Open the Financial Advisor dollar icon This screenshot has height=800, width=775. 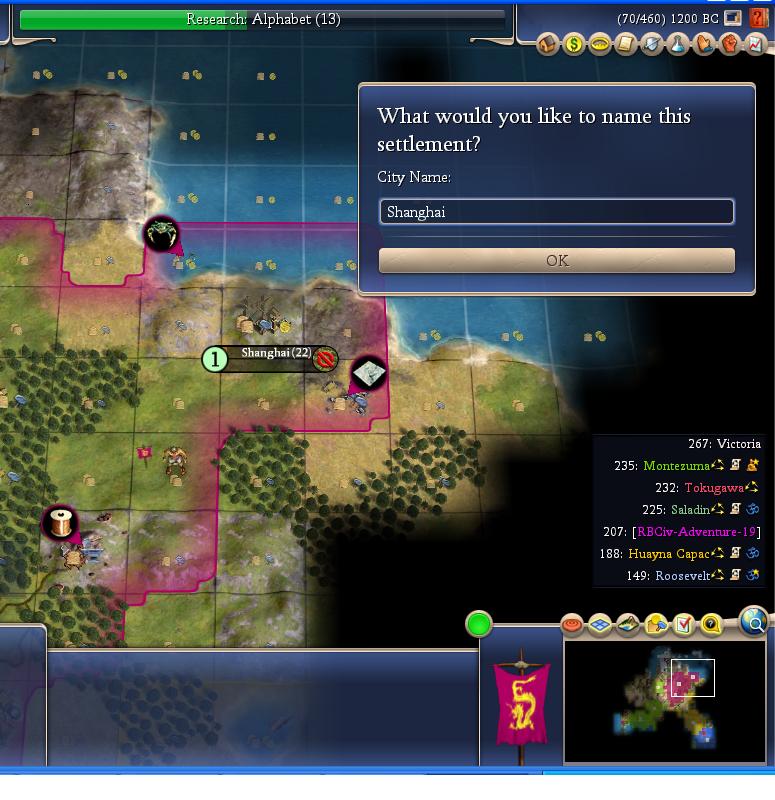pyautogui.click(x=574, y=45)
